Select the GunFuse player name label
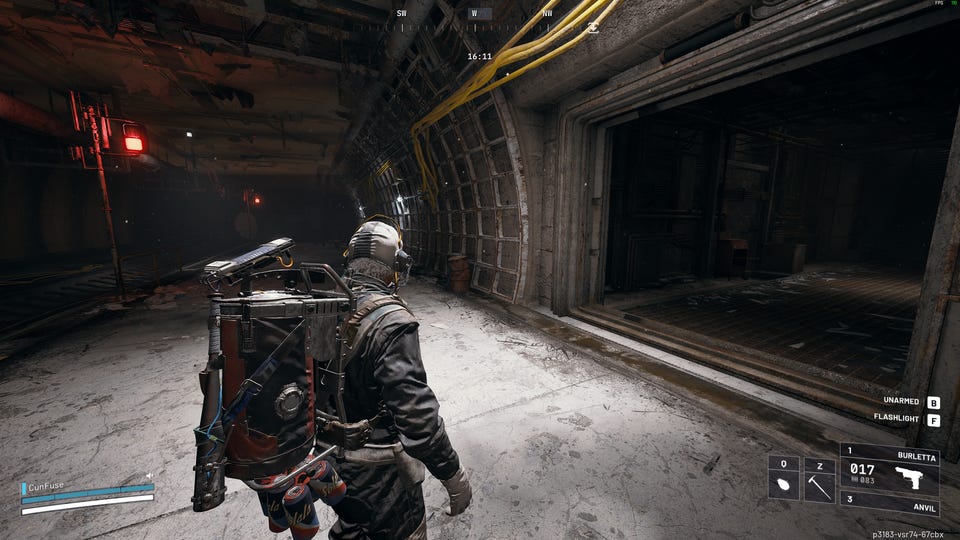960x540 pixels. 47,486
